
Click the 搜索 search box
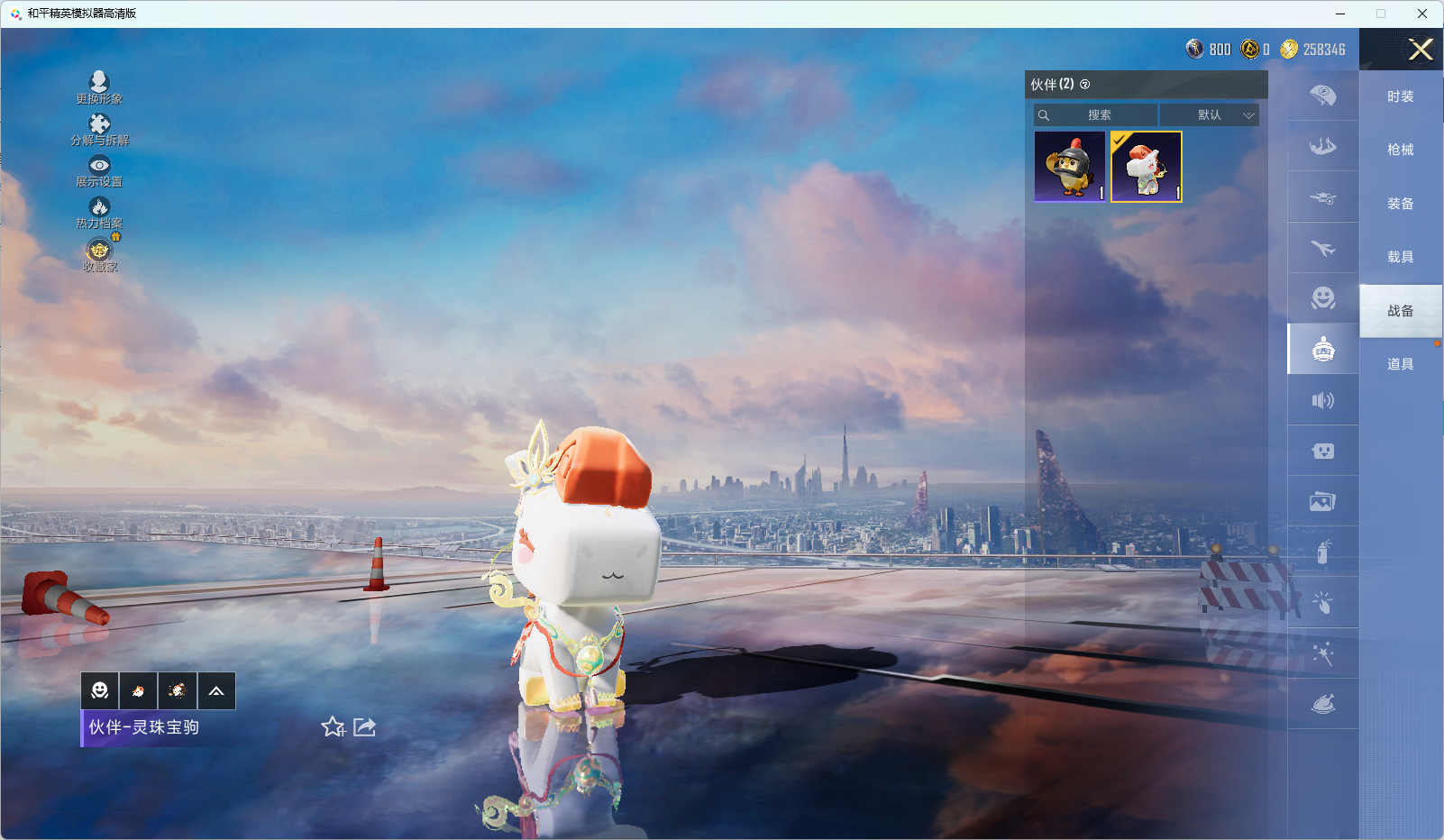pyautogui.click(x=1096, y=115)
